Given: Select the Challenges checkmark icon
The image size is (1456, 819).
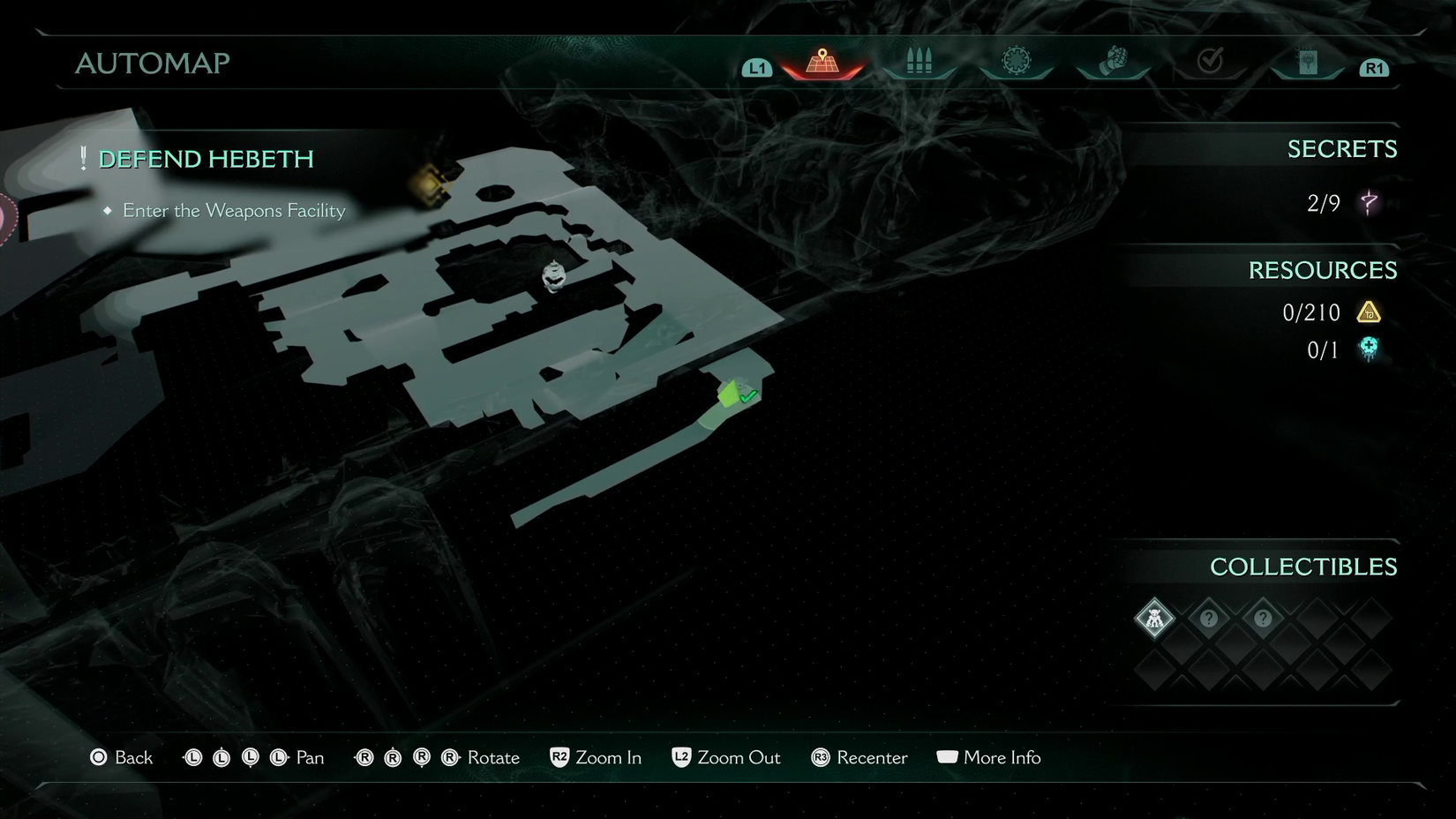Looking at the screenshot, I should click(x=1210, y=60).
